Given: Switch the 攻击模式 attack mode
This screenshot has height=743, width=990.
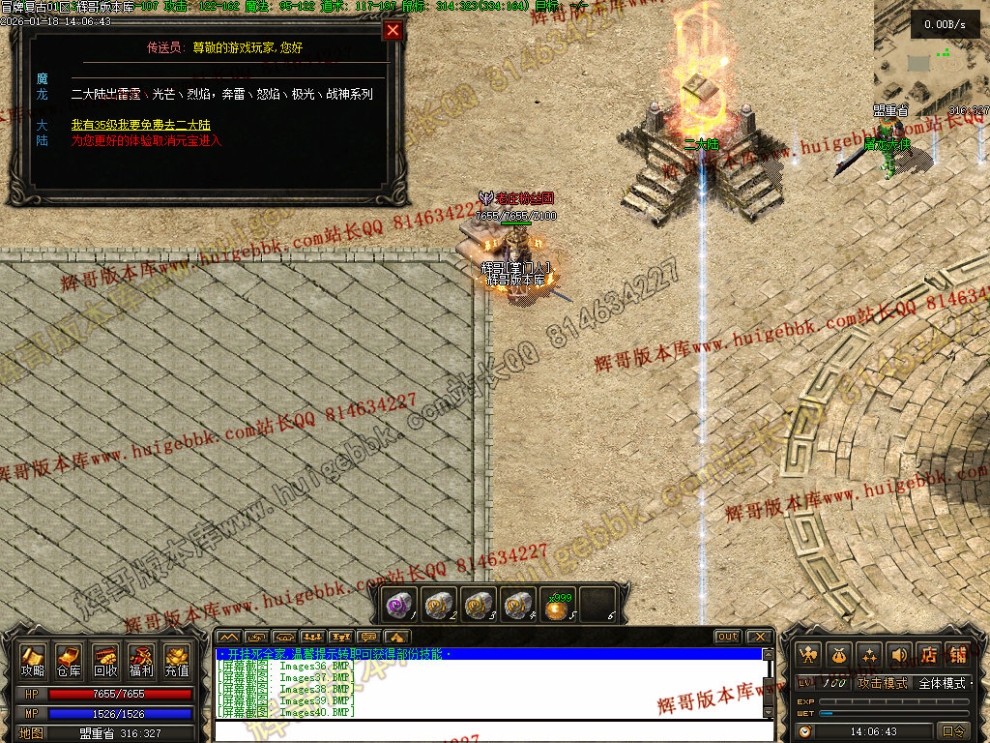Looking at the screenshot, I should [x=882, y=683].
